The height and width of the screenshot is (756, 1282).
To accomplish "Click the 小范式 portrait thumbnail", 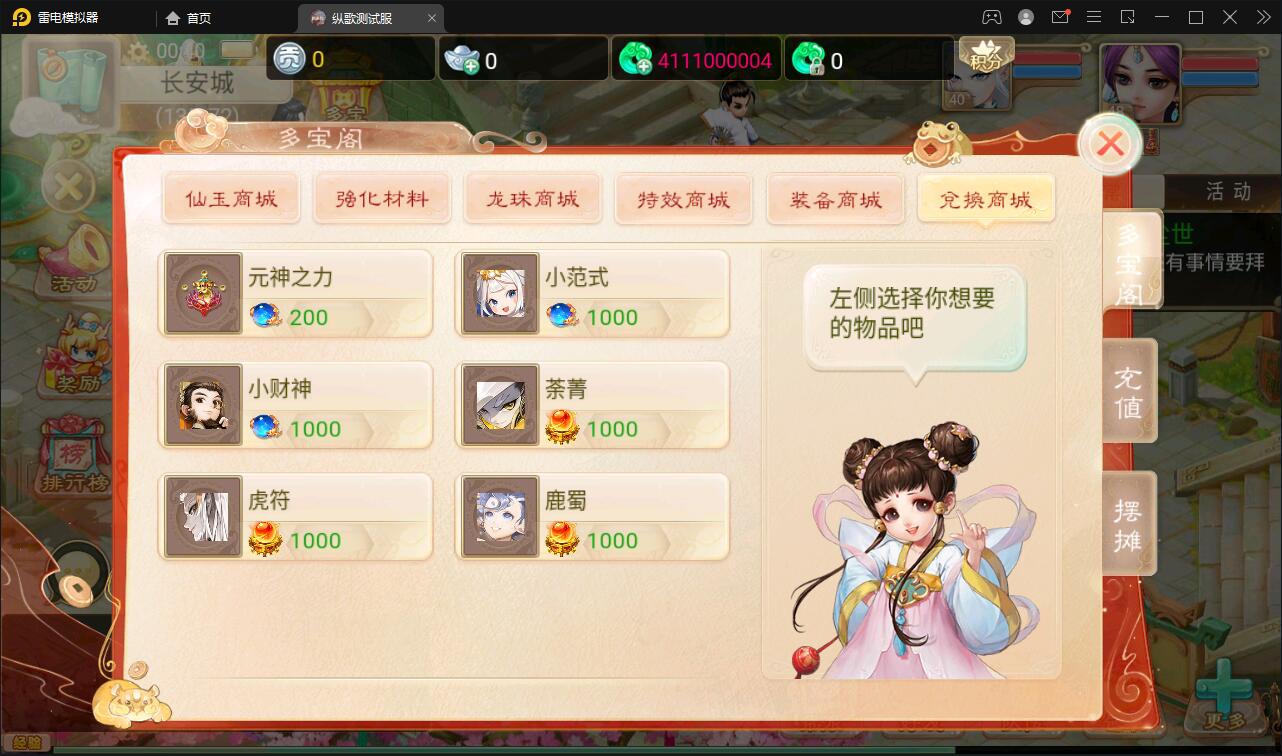I will click(x=500, y=292).
